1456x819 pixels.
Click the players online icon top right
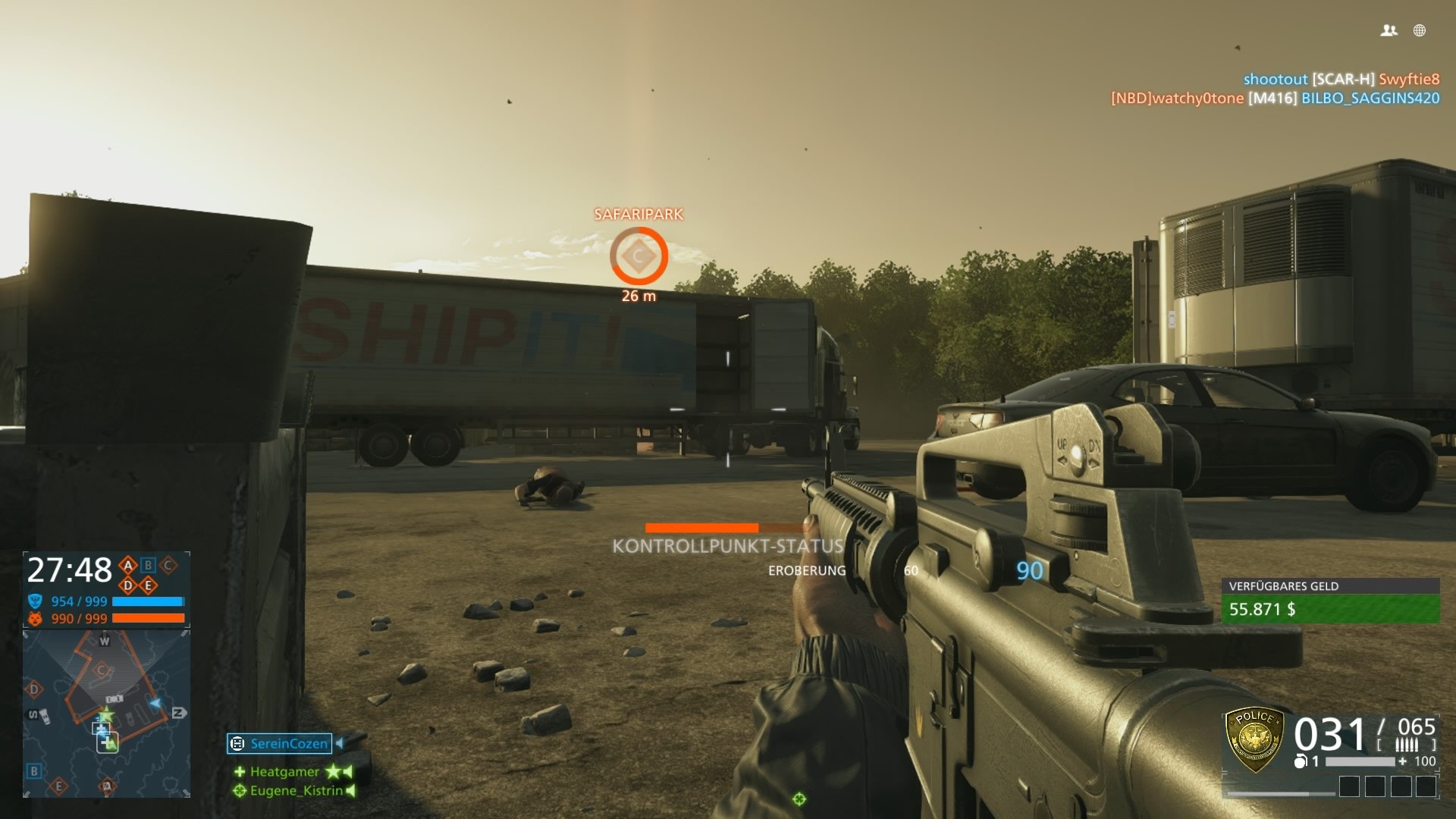(x=1389, y=30)
